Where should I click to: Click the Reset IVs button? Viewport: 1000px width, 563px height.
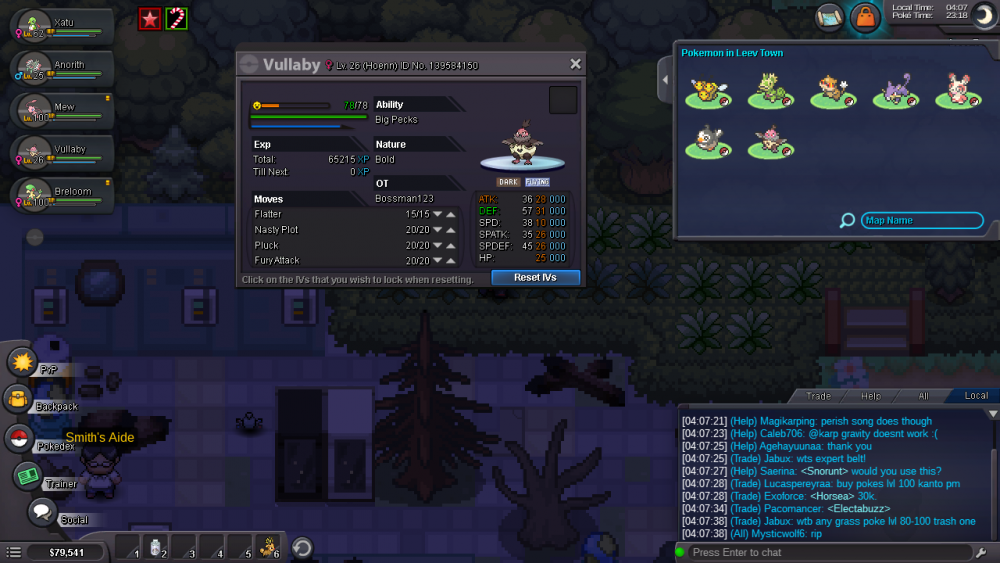(x=535, y=277)
